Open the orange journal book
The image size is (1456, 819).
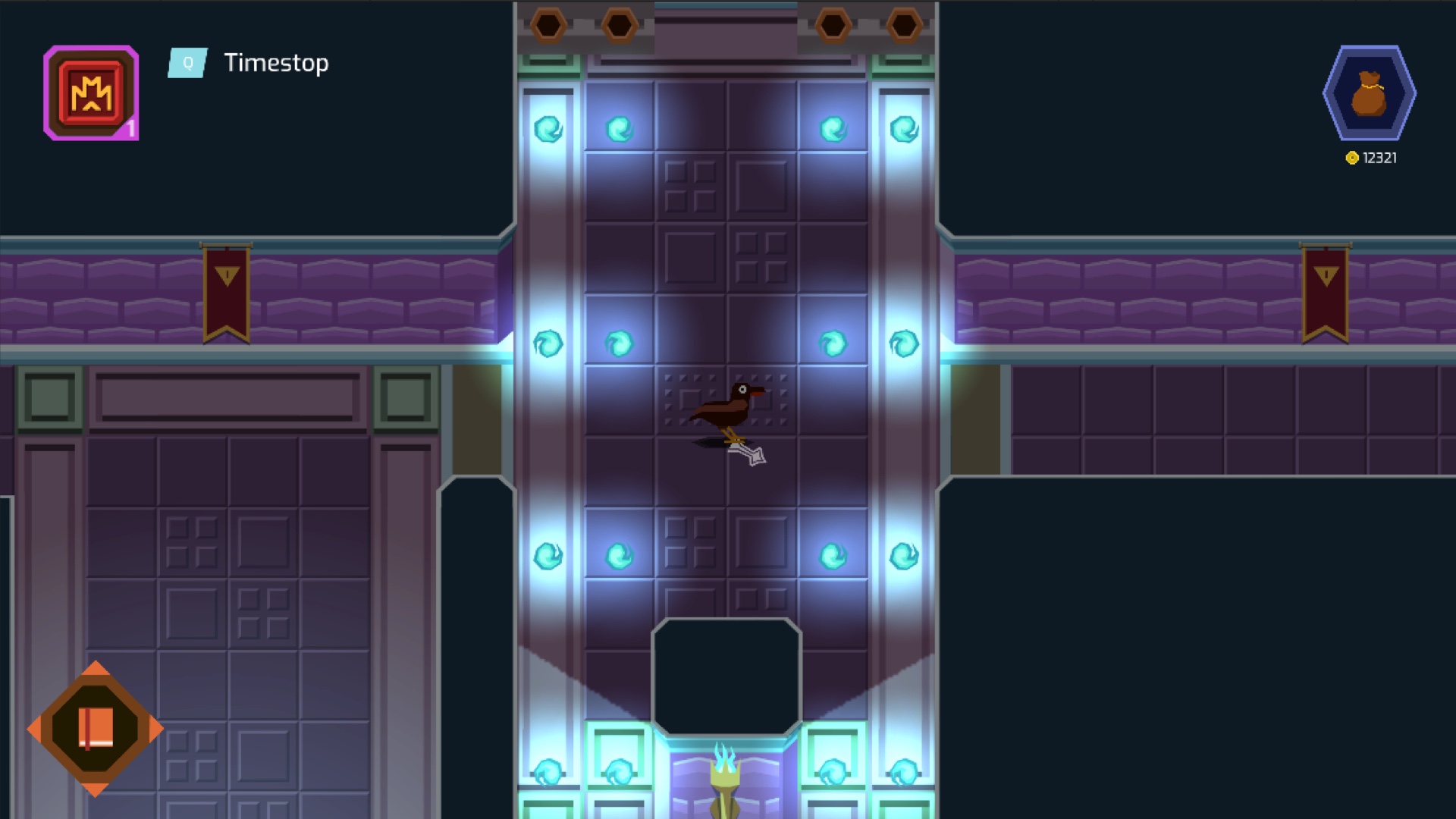click(96, 729)
